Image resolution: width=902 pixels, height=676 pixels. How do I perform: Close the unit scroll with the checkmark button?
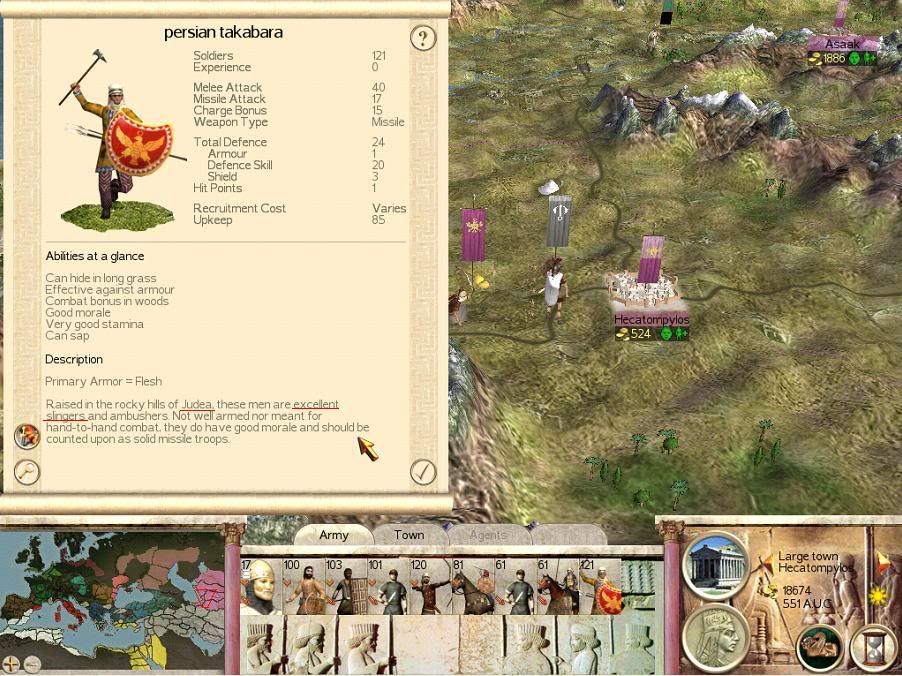point(423,471)
